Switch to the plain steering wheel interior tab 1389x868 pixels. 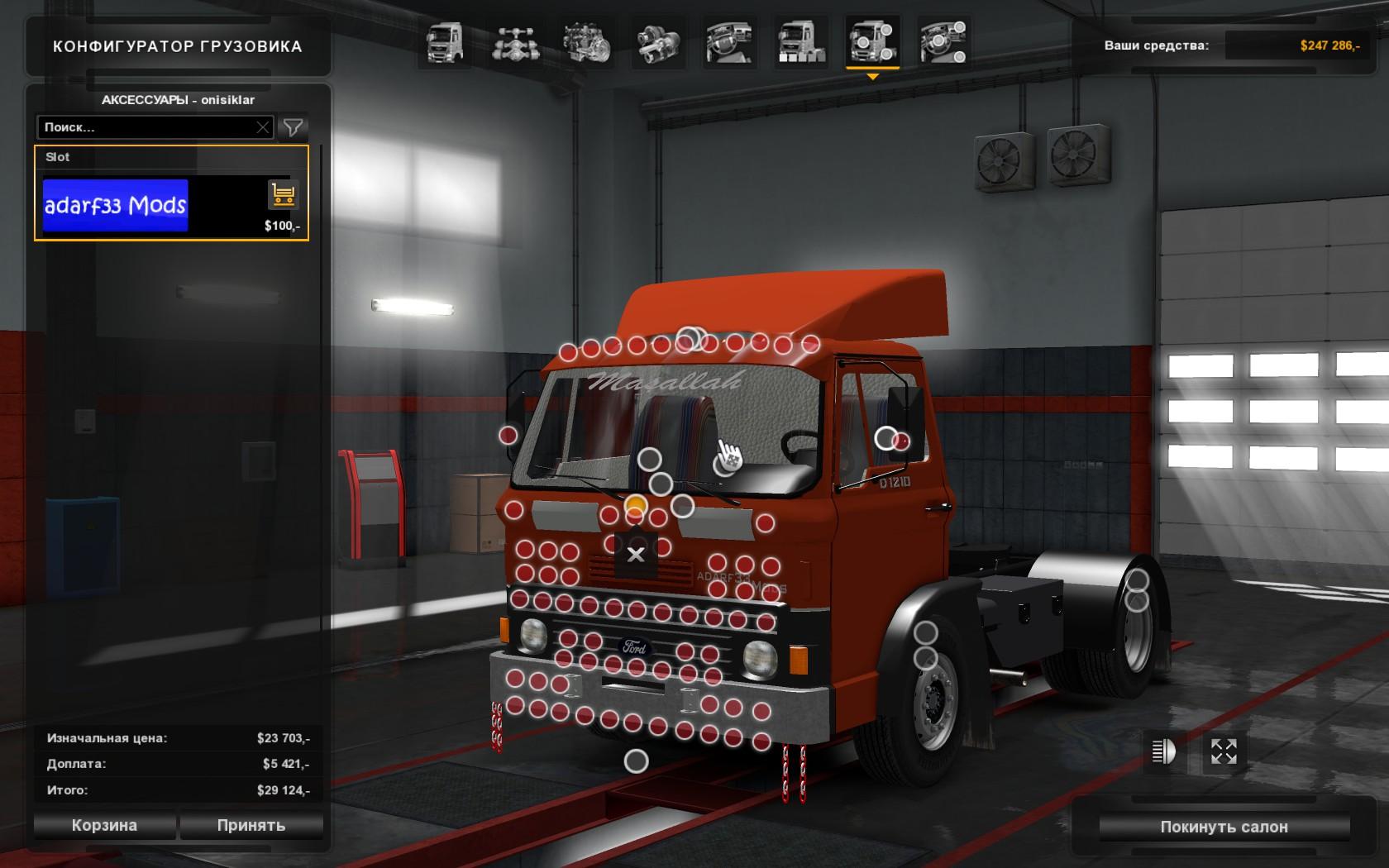click(729, 43)
